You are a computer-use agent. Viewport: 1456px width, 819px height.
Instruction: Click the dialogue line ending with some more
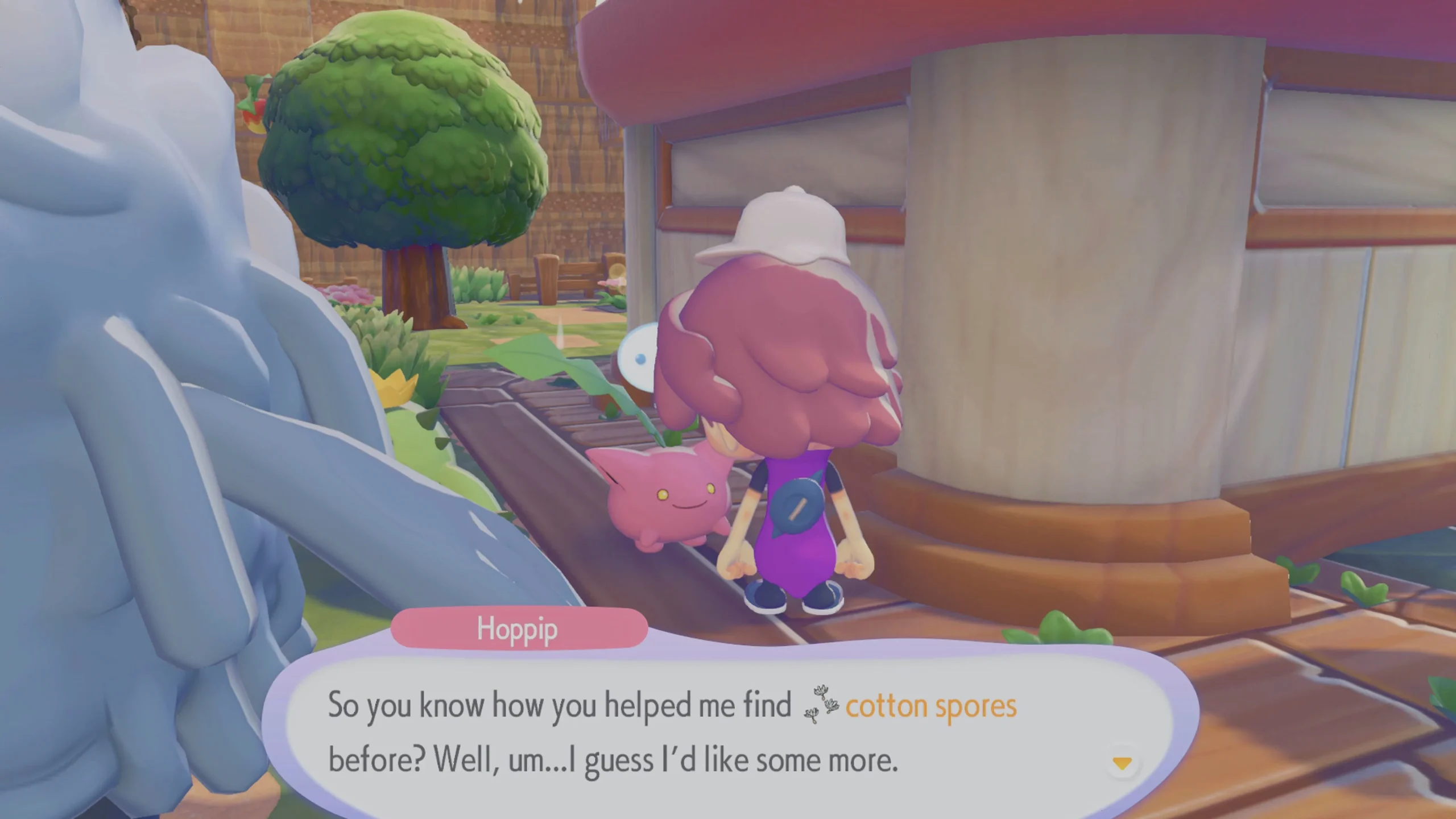tap(614, 758)
